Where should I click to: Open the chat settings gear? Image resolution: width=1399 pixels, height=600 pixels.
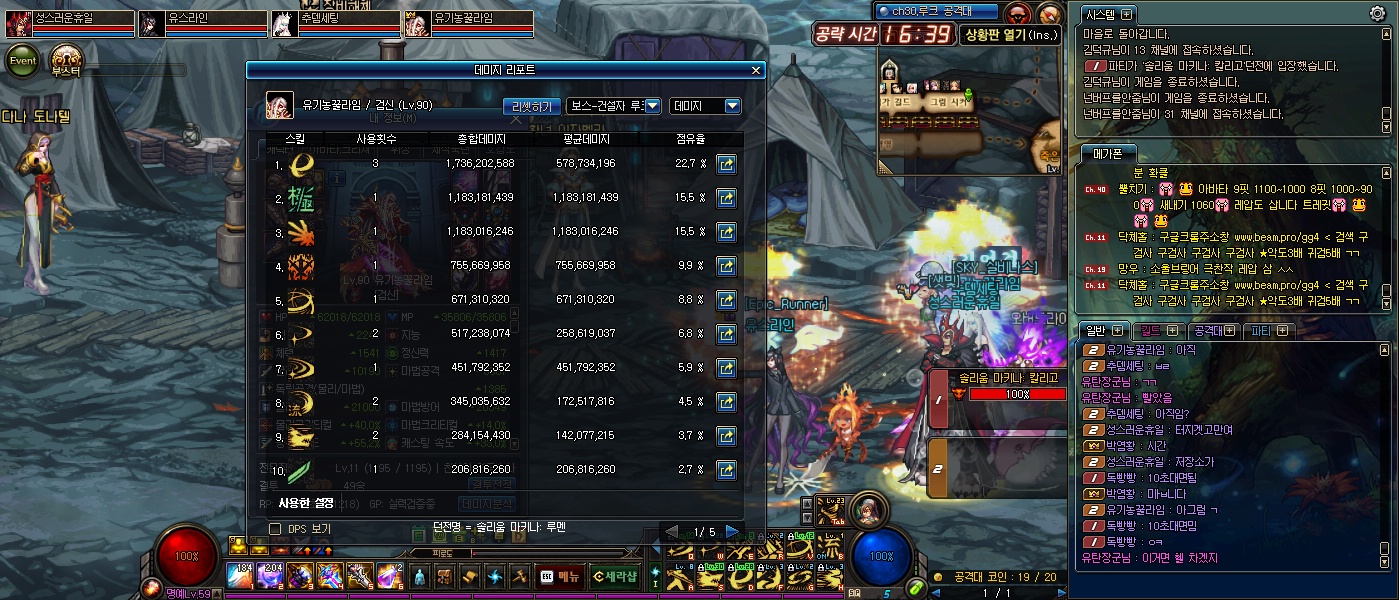[1377, 14]
